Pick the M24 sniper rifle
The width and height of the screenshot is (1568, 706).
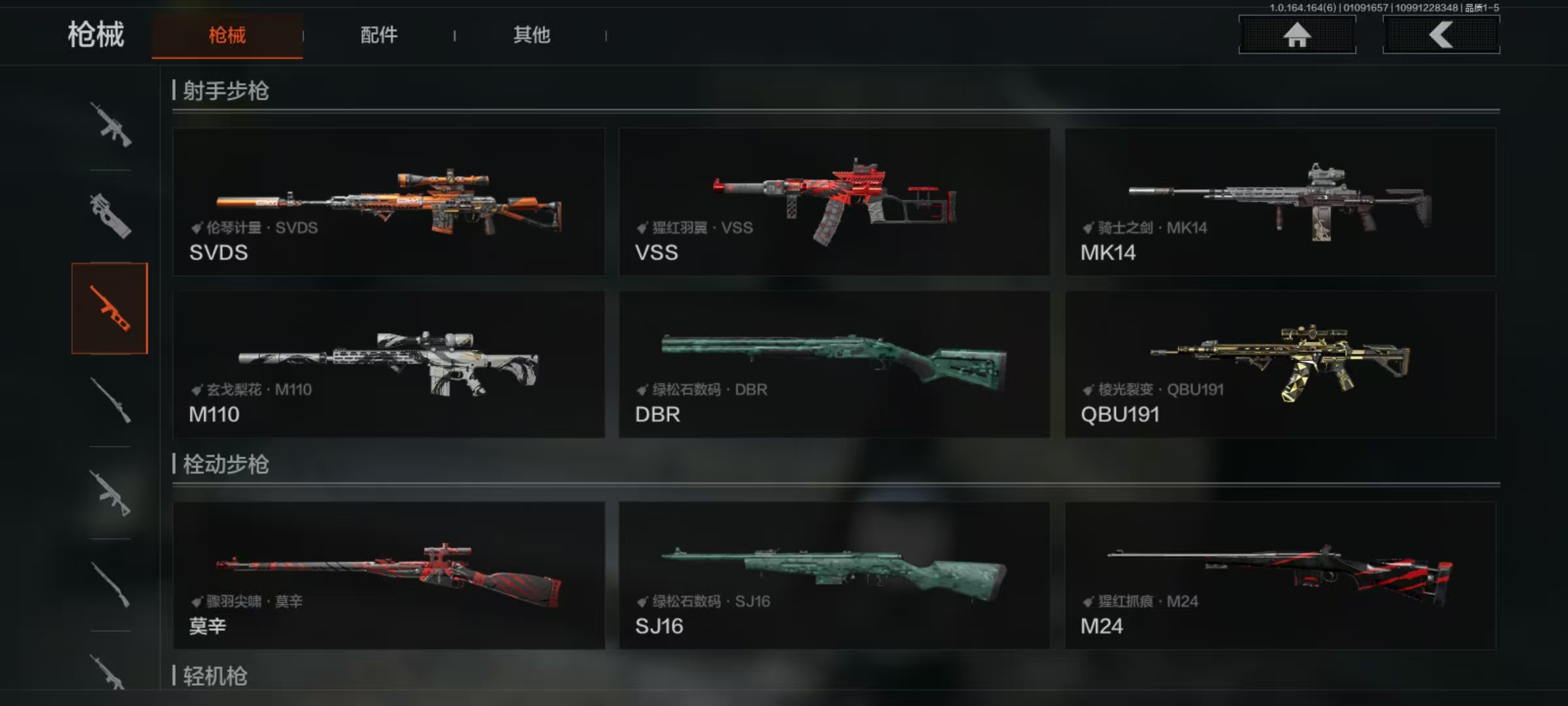click(x=1280, y=575)
